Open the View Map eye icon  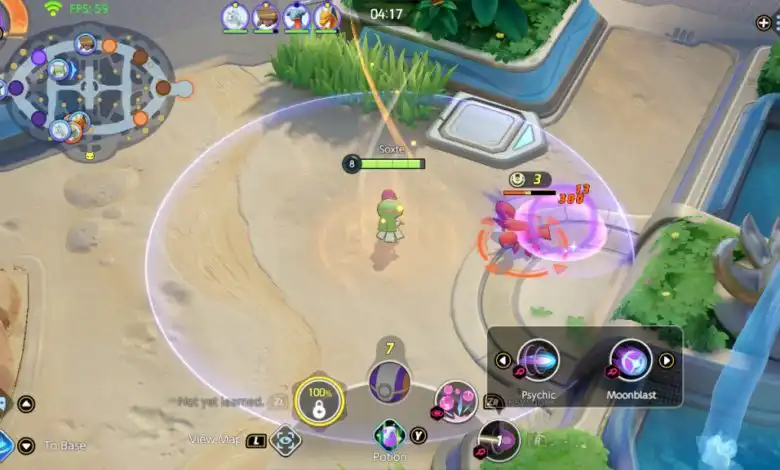pos(286,440)
